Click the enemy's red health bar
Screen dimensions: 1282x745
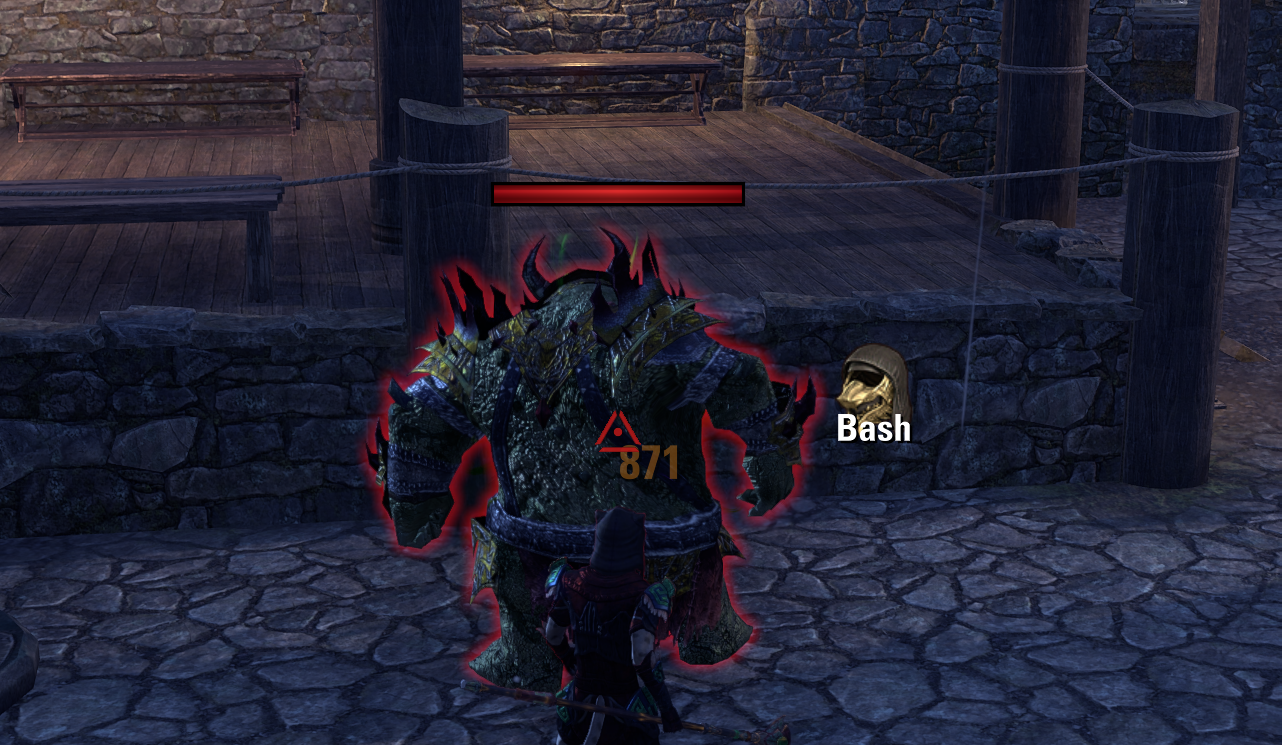coord(615,191)
